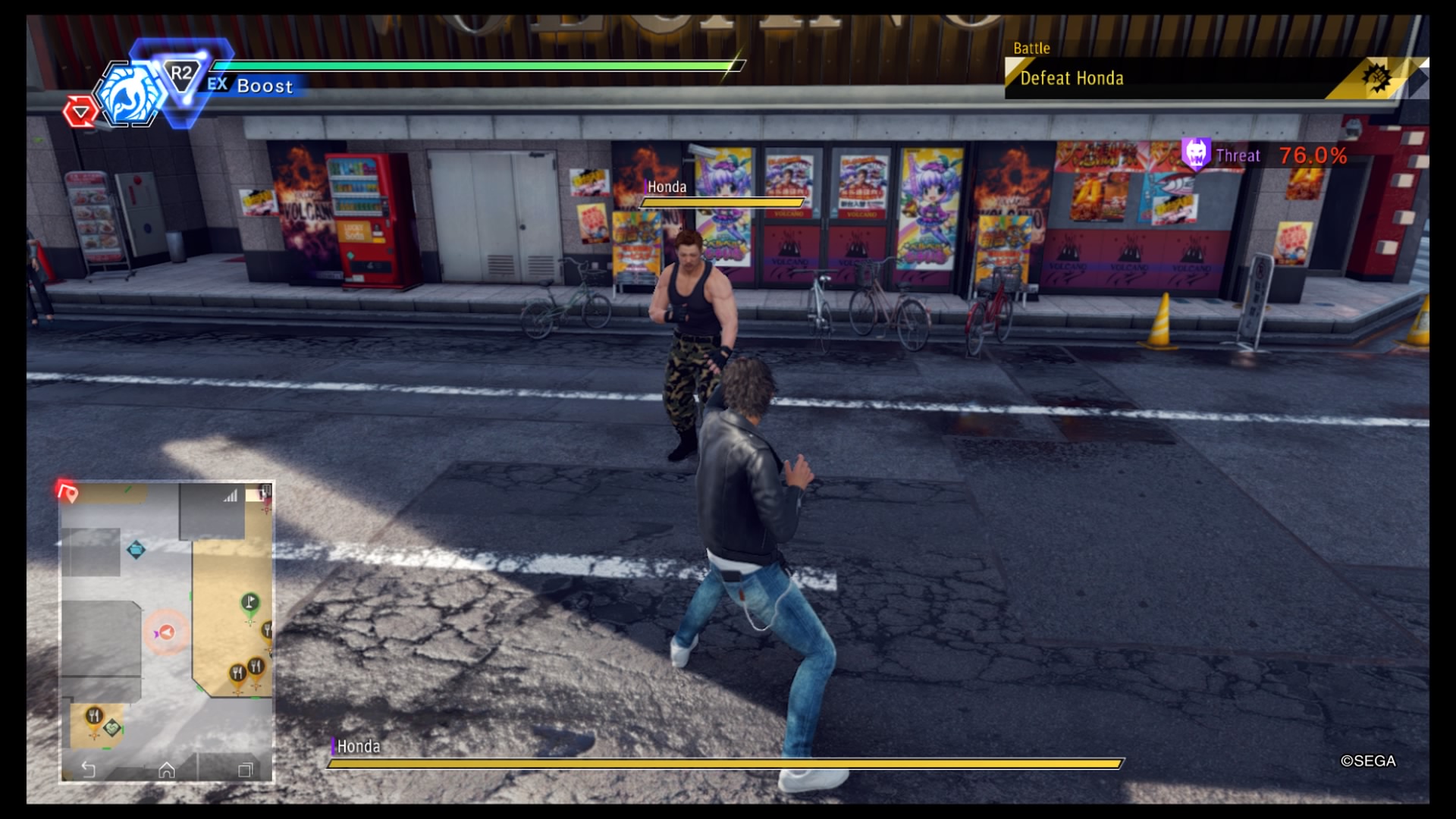Viewport: 1456px width, 819px height.
Task: Click the green flag destination marker on minimap
Action: [249, 601]
